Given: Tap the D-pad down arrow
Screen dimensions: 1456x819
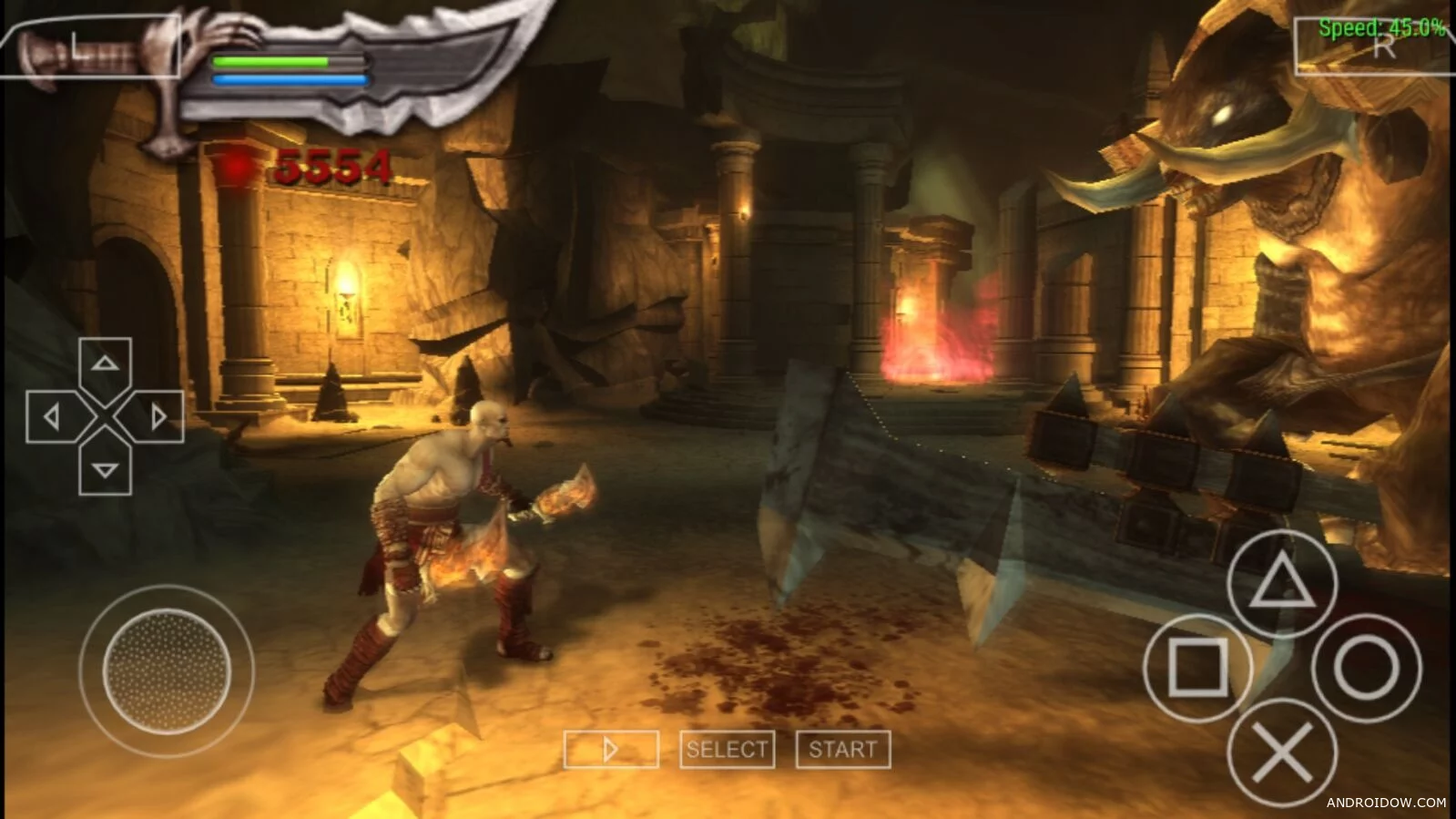Looking at the screenshot, I should (x=106, y=470).
